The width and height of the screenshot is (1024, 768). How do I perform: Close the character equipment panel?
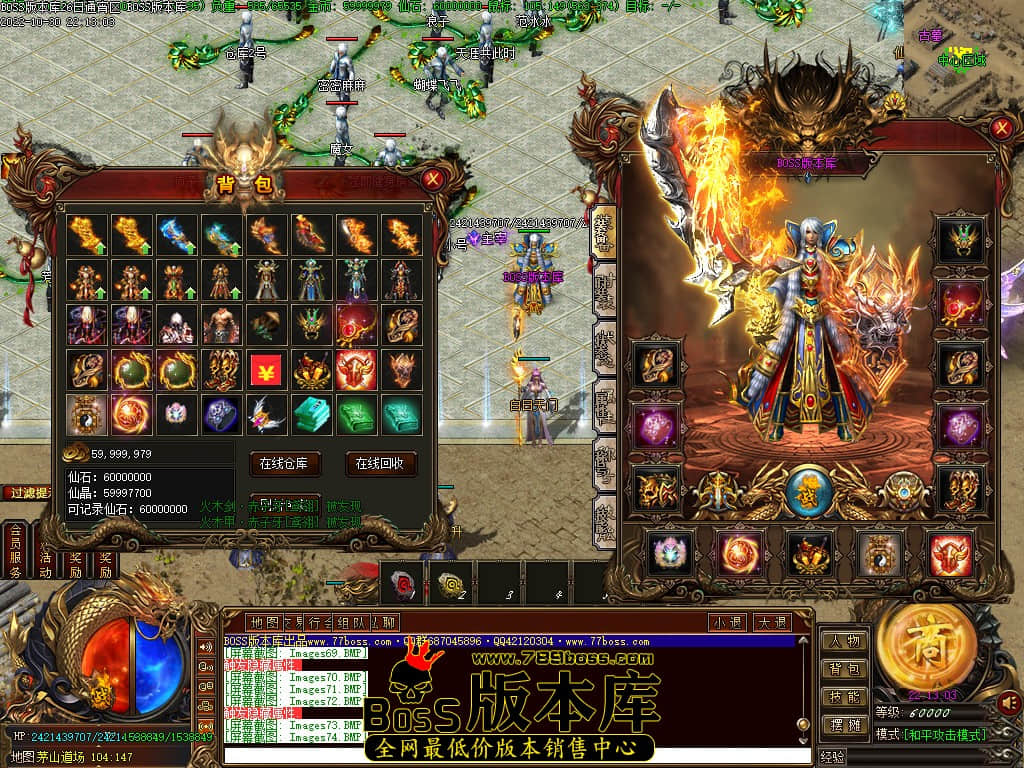pos(1001,128)
